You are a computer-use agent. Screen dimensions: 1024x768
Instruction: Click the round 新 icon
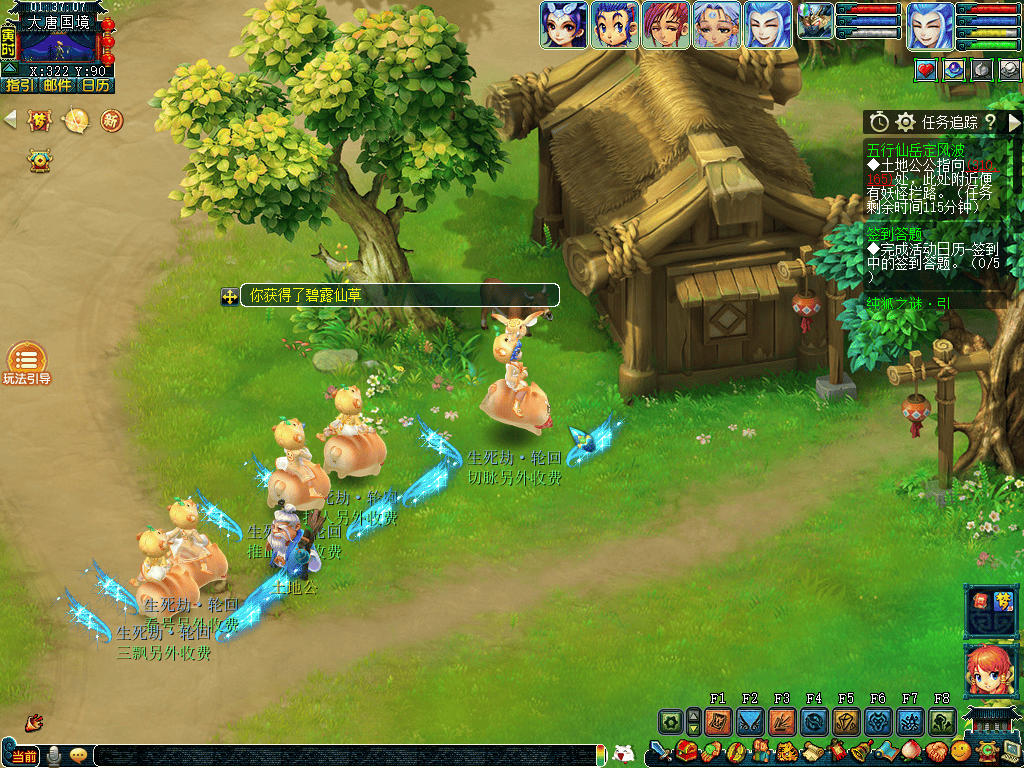click(x=111, y=121)
